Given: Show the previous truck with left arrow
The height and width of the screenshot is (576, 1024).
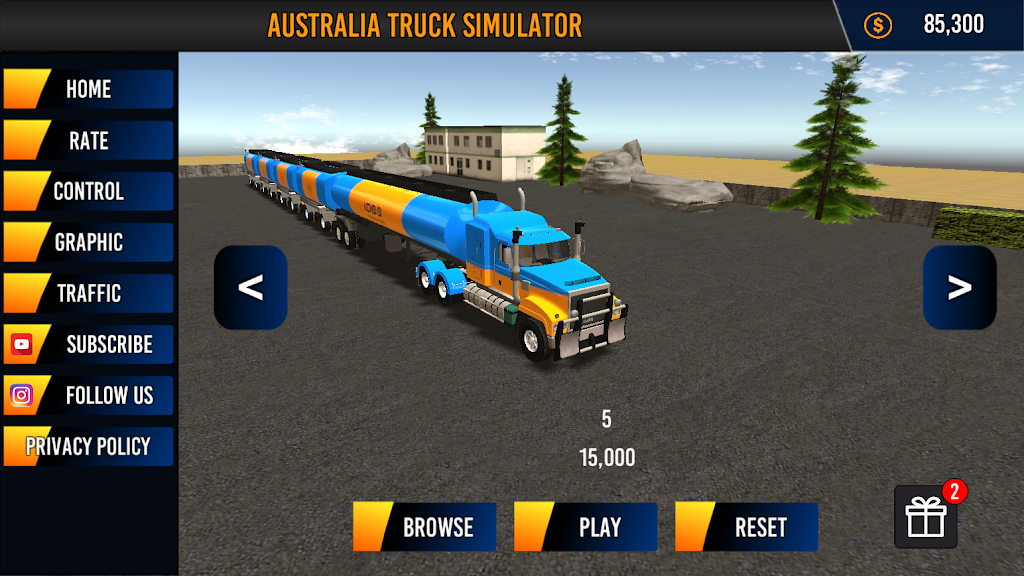Looking at the screenshot, I should [250, 288].
